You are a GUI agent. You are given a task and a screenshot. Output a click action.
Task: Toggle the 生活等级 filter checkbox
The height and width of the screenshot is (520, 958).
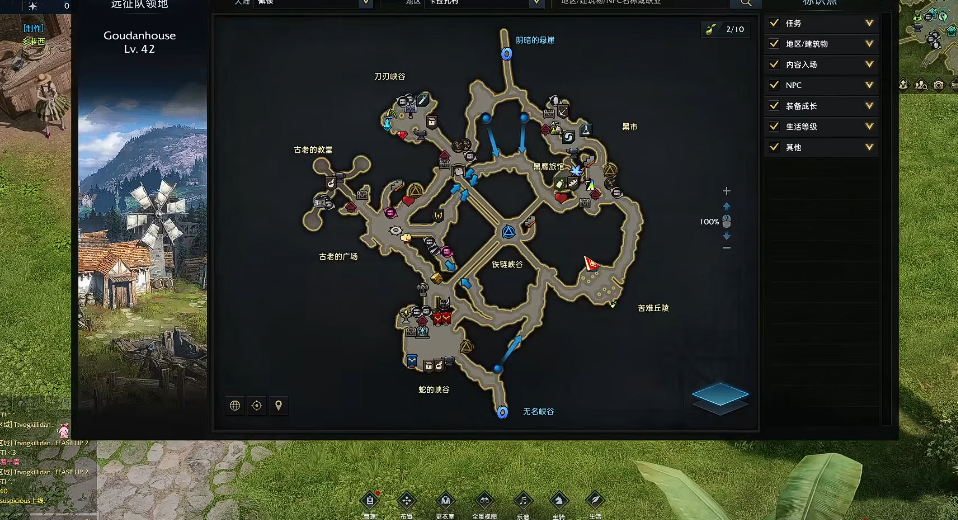(775, 127)
